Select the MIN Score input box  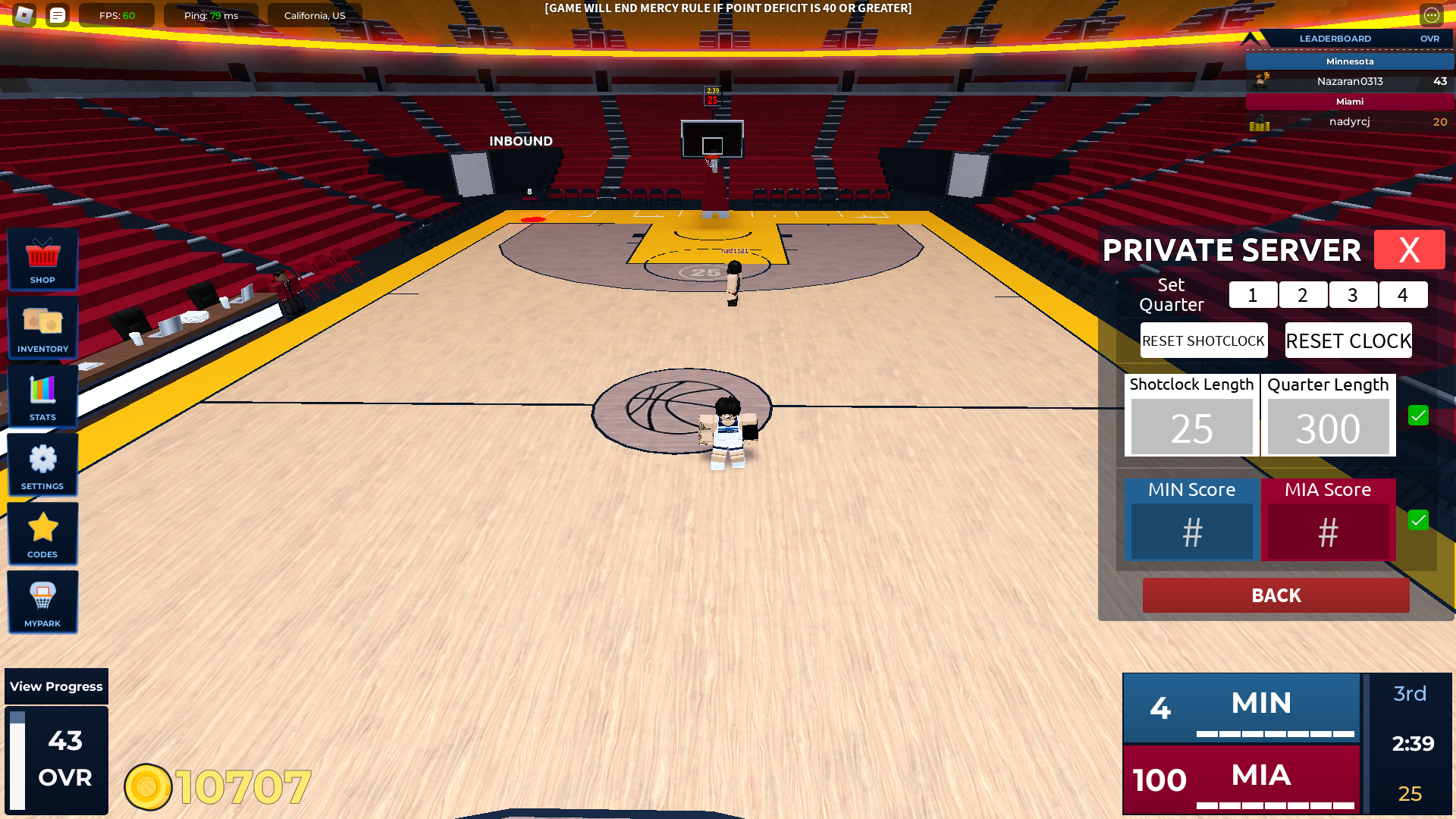(x=1191, y=532)
